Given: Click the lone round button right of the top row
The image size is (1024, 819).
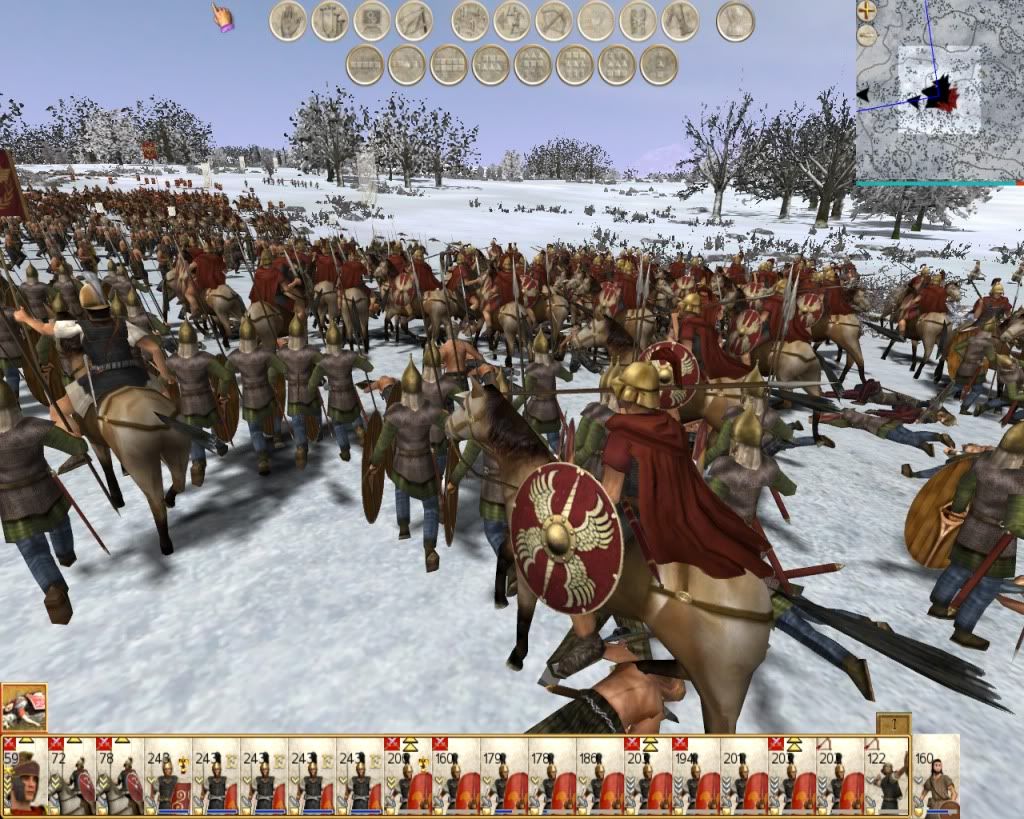Looking at the screenshot, I should tap(735, 21).
